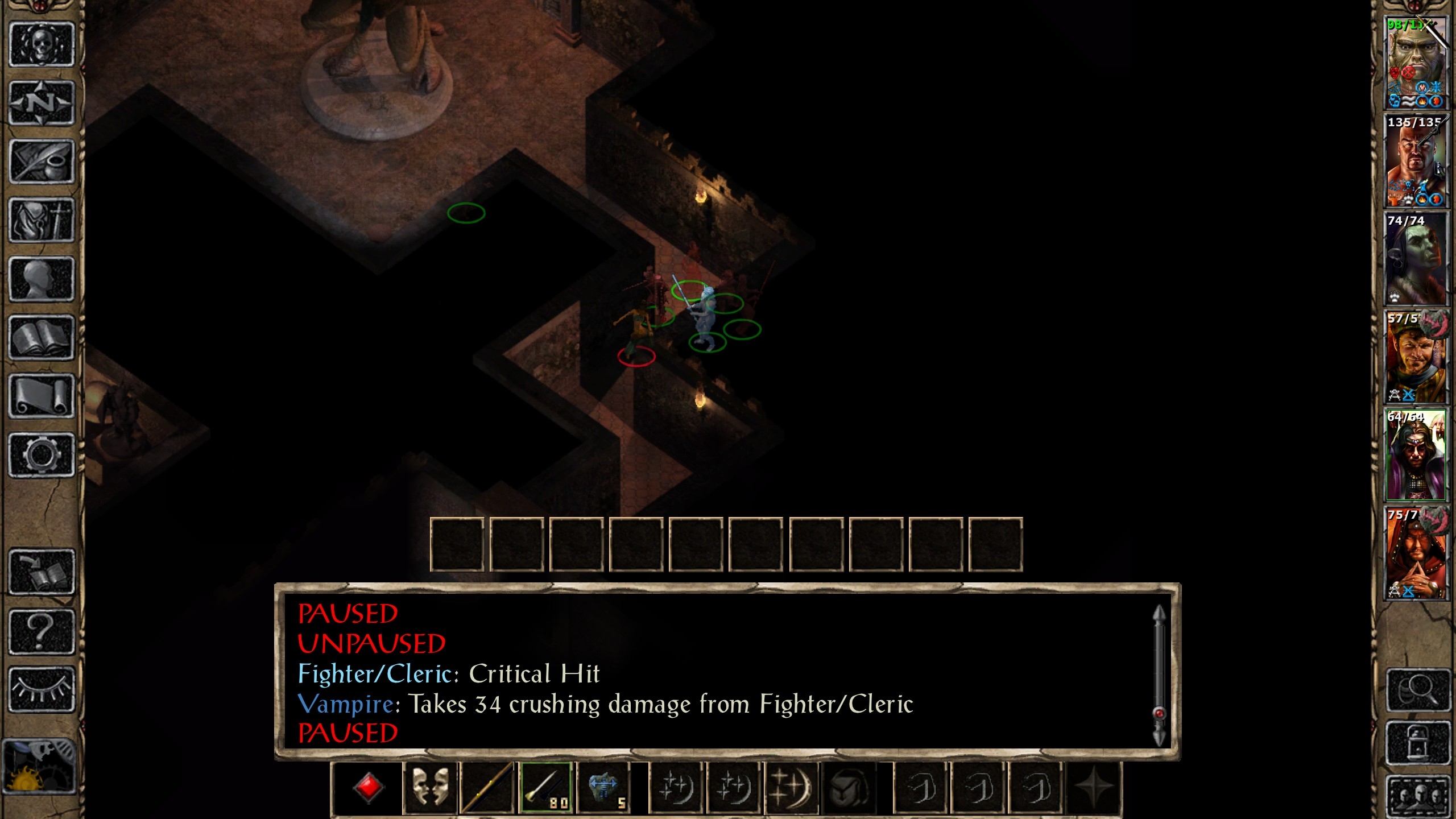Select all party members with the three-helmets button
This screenshot has height=819, width=1456.
pyautogui.click(x=1418, y=795)
